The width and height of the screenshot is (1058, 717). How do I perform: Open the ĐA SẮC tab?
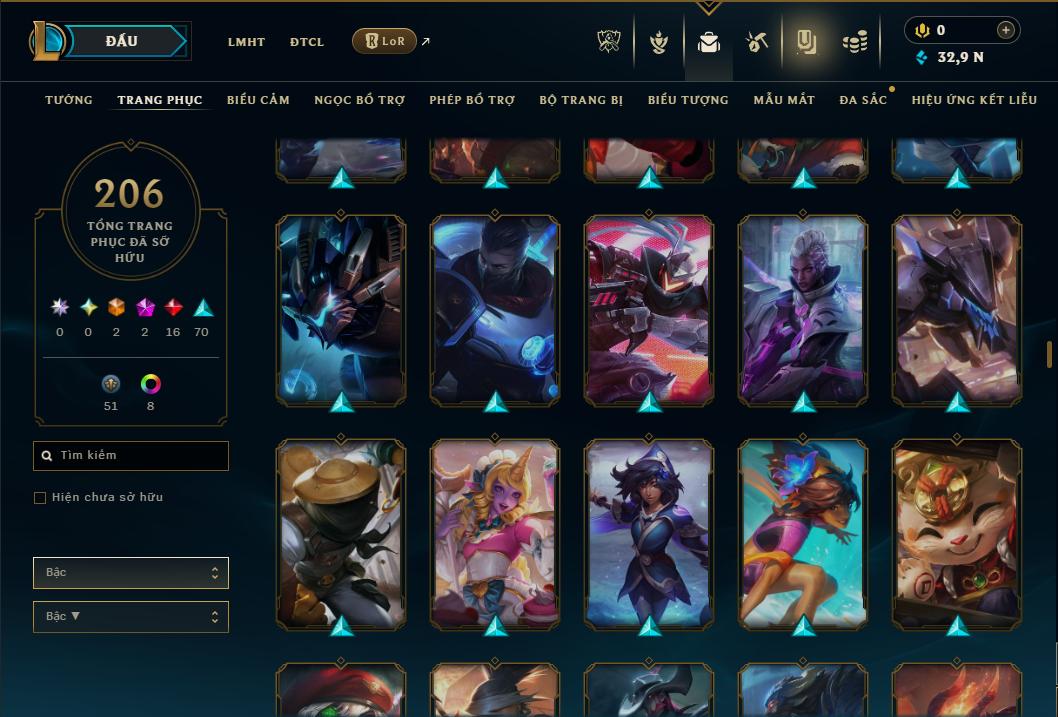pos(863,100)
